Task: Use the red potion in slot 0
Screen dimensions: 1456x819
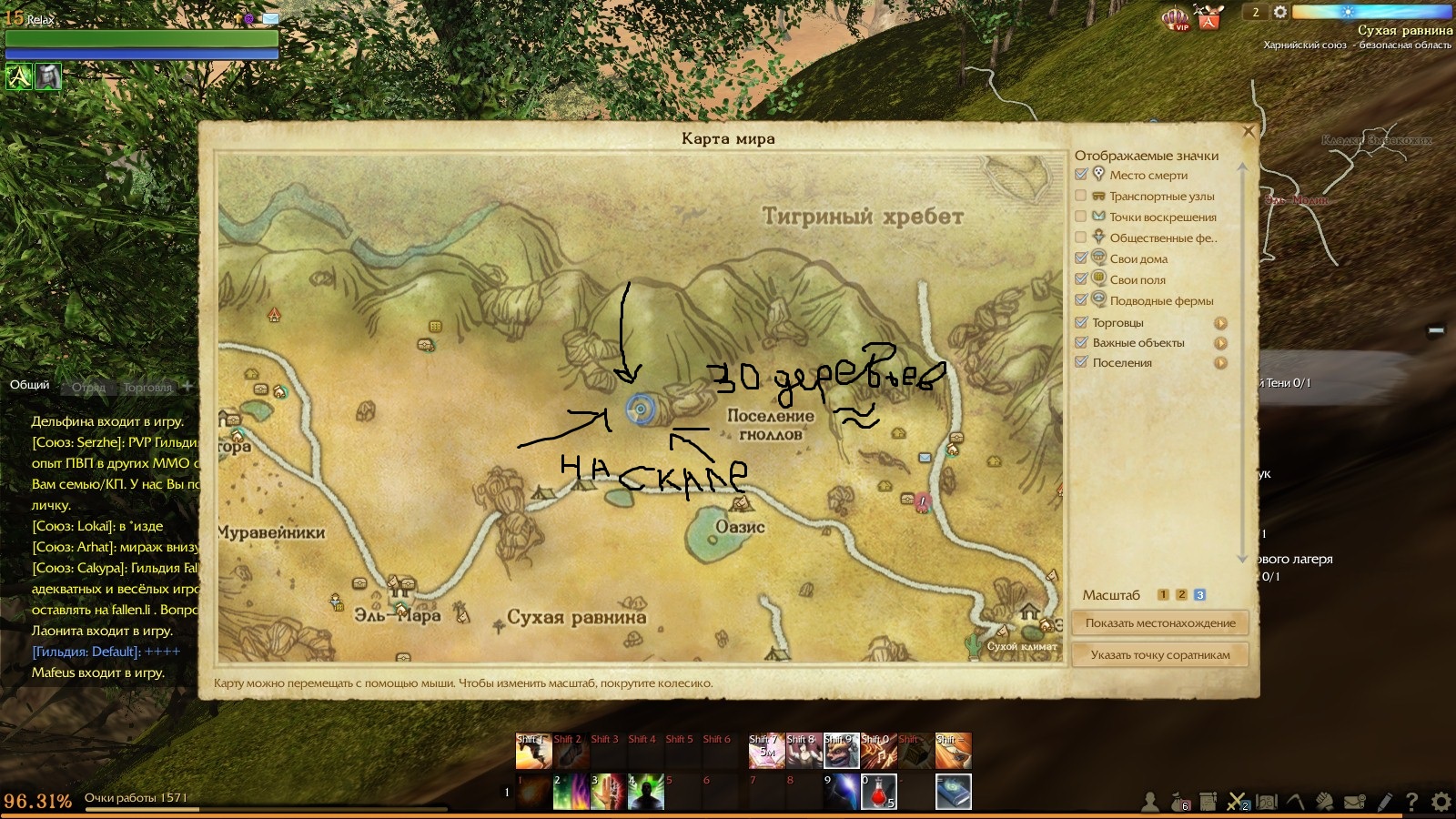Action: [x=879, y=792]
